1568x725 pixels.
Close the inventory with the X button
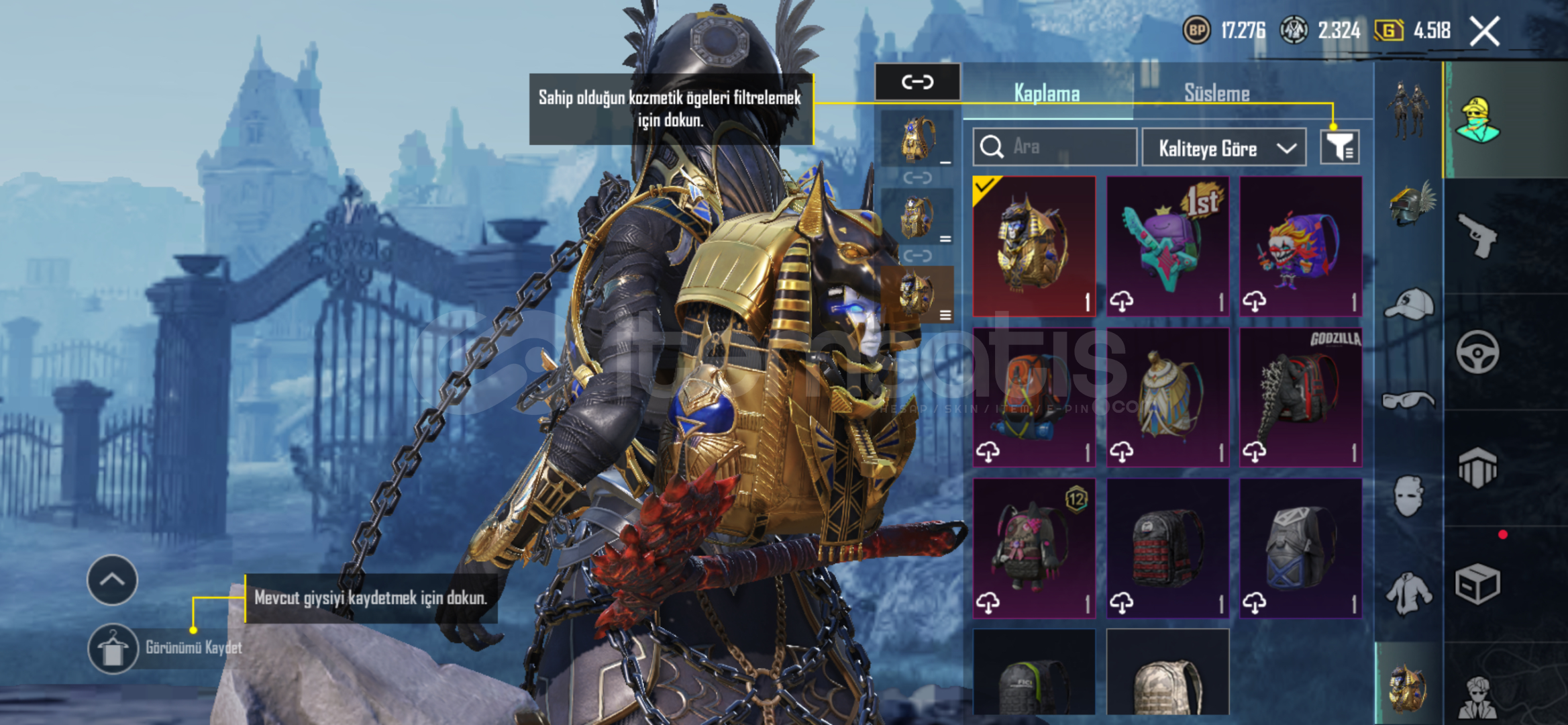tap(1484, 31)
